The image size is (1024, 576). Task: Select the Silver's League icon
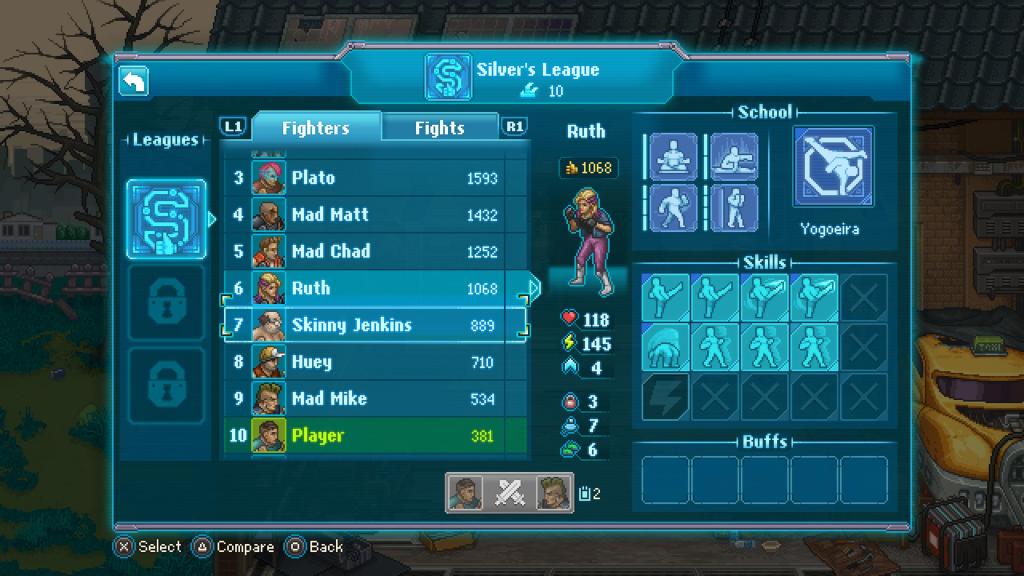166,218
